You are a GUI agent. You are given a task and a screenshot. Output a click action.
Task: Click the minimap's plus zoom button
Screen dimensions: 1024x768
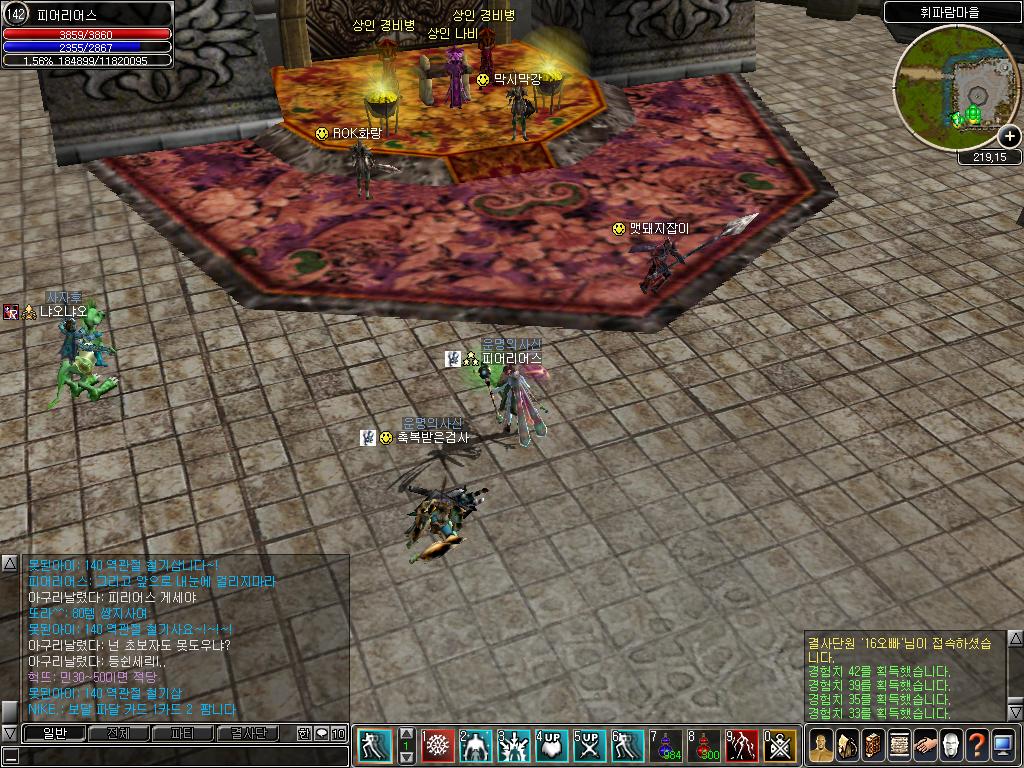pyautogui.click(x=1009, y=137)
